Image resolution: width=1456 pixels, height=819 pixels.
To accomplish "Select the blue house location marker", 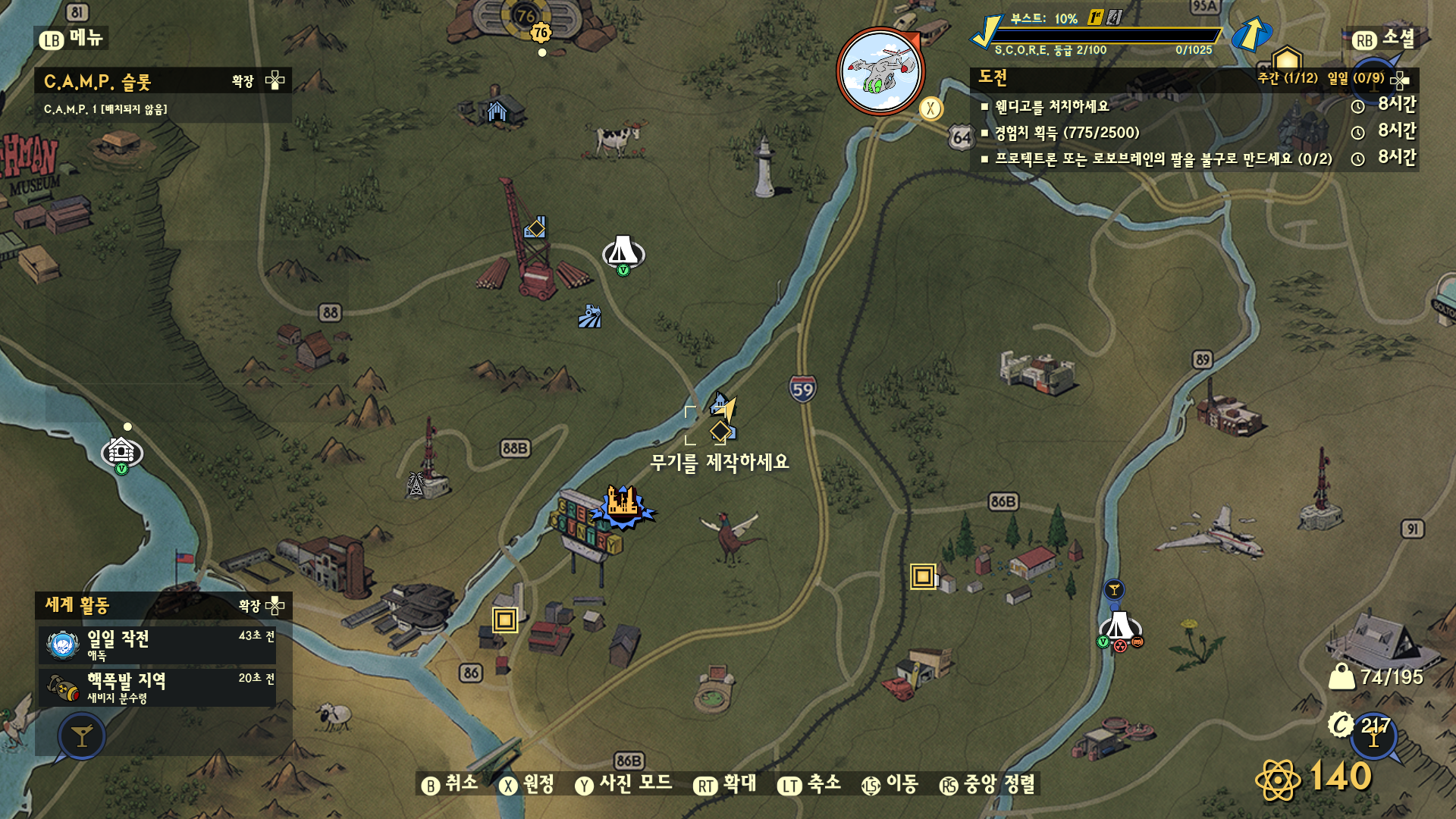I will (497, 111).
